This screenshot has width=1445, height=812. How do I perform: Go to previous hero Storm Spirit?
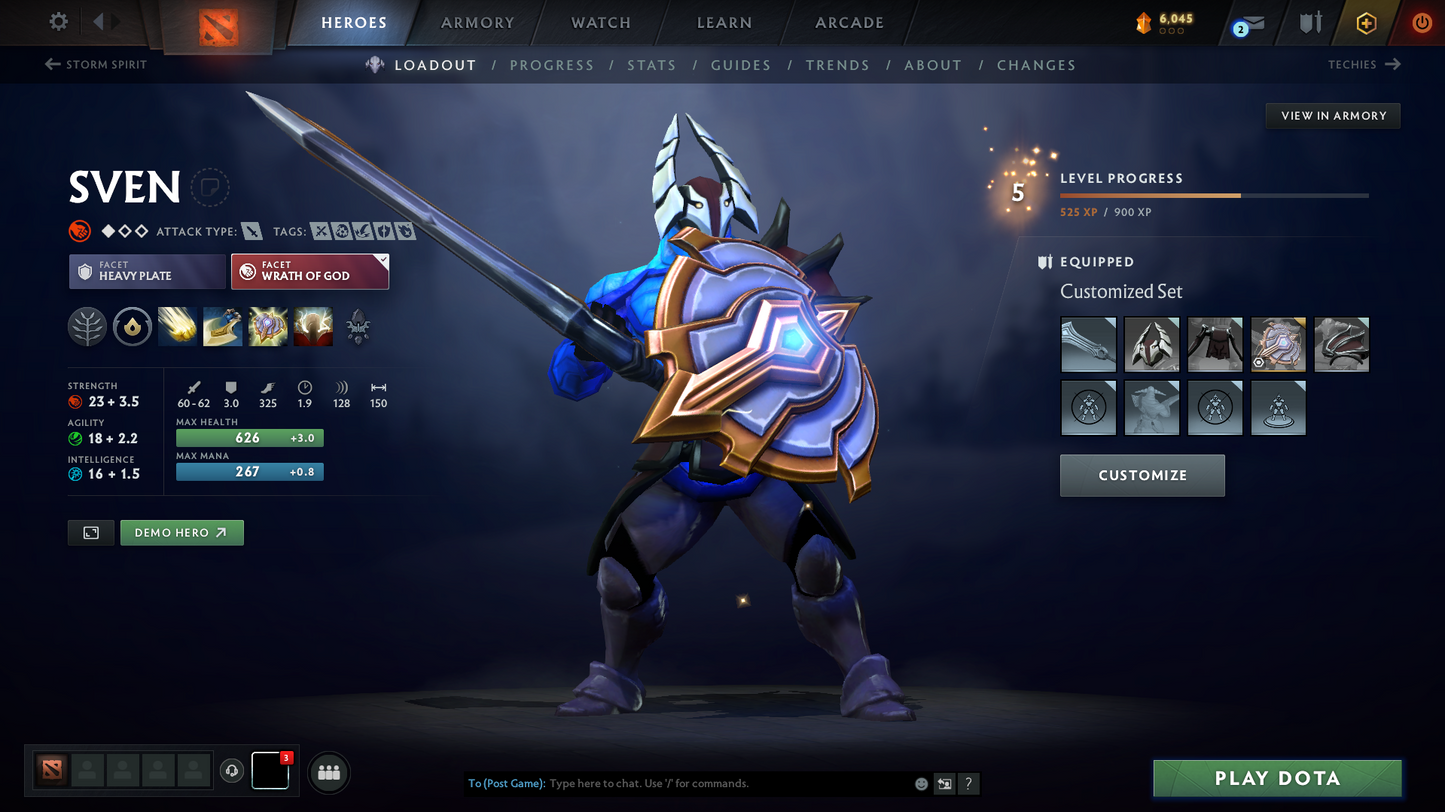96,65
